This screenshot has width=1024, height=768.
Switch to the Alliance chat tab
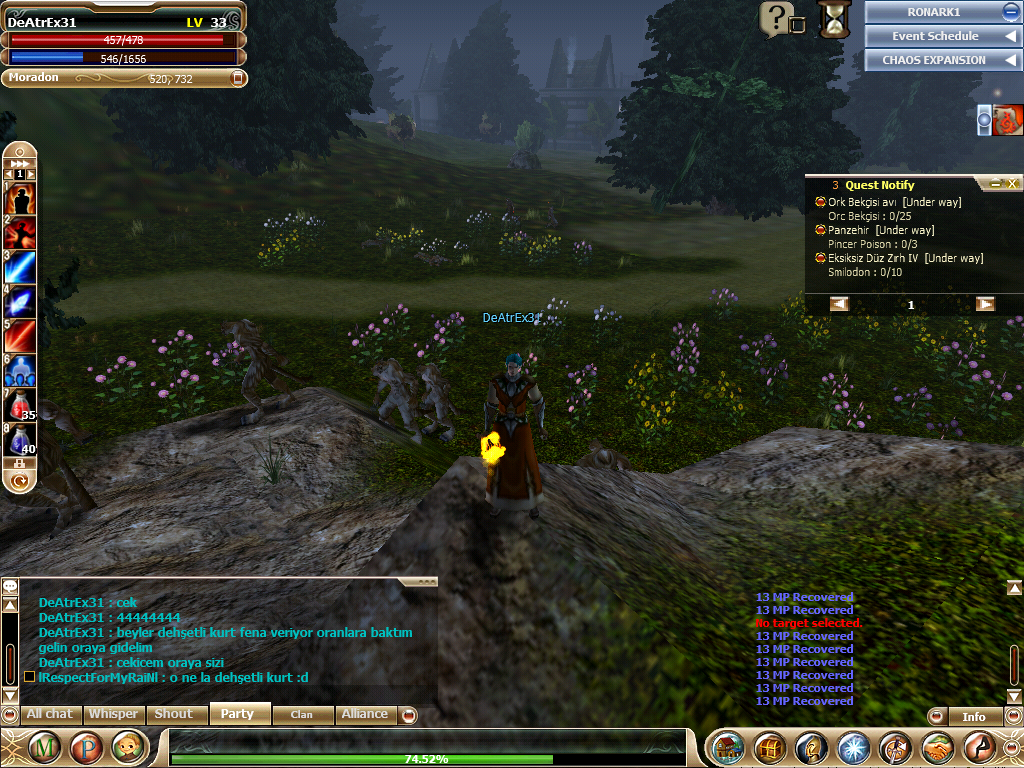365,714
